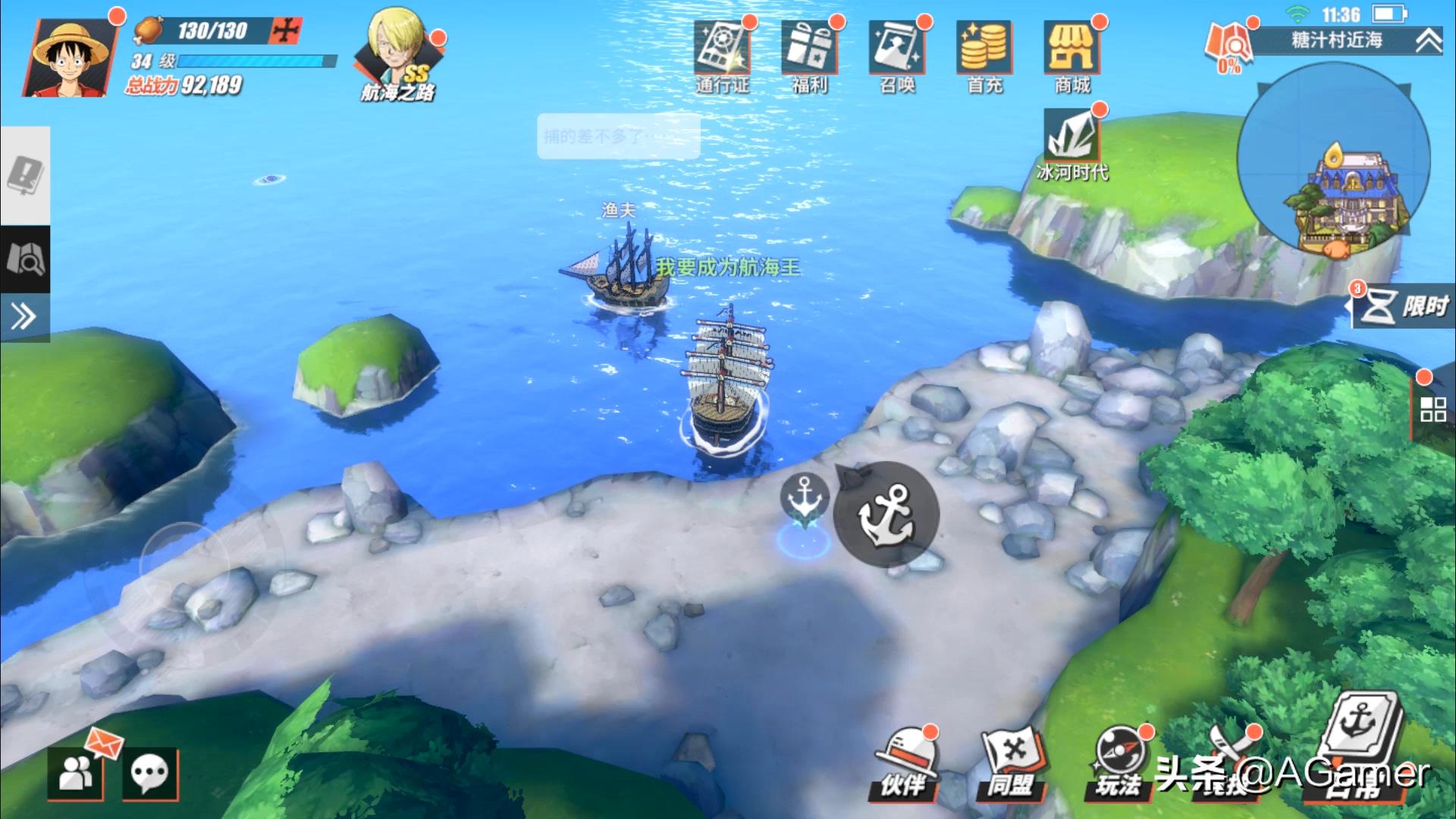The width and height of the screenshot is (1456, 819).
Task: Open the 限时 limited-time events
Action: (x=1404, y=307)
